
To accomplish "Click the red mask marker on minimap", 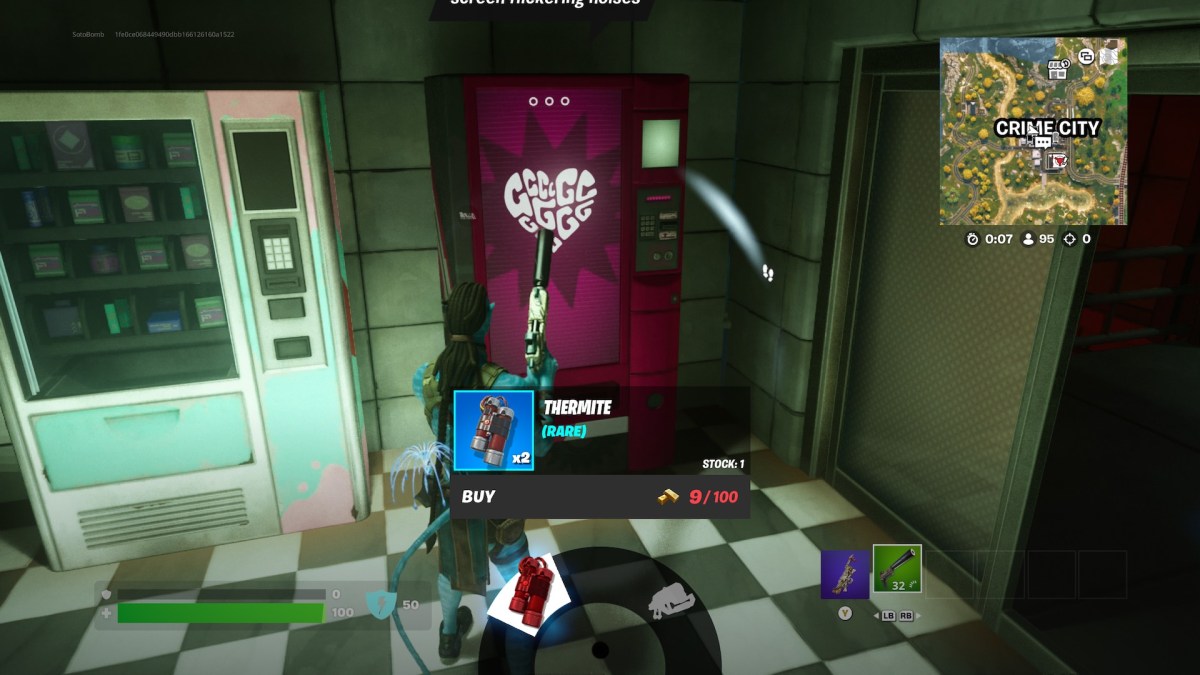I will pyautogui.click(x=1057, y=160).
